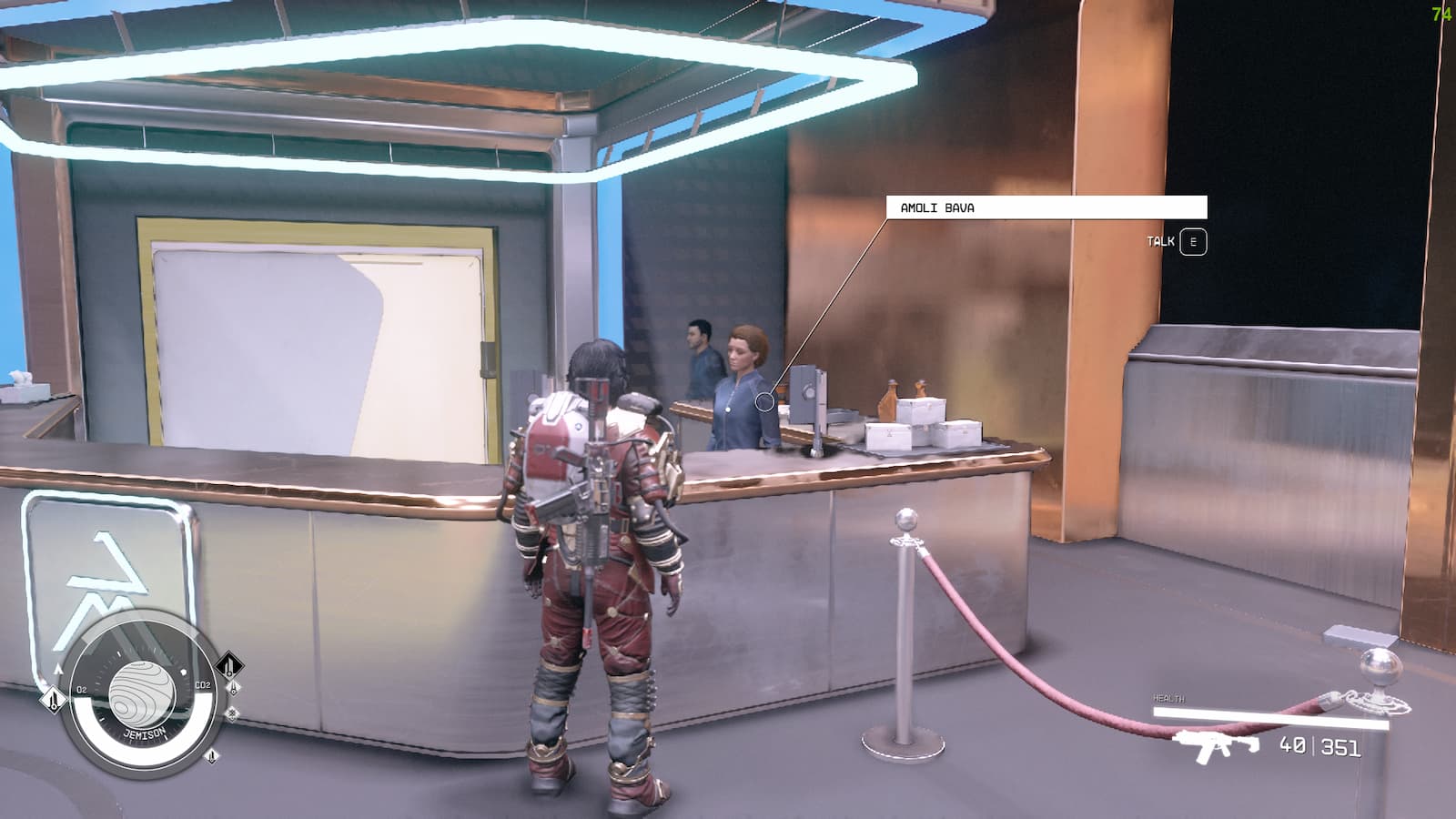
Task: Toggle the CO2 meter on the compass
Action: click(202, 685)
